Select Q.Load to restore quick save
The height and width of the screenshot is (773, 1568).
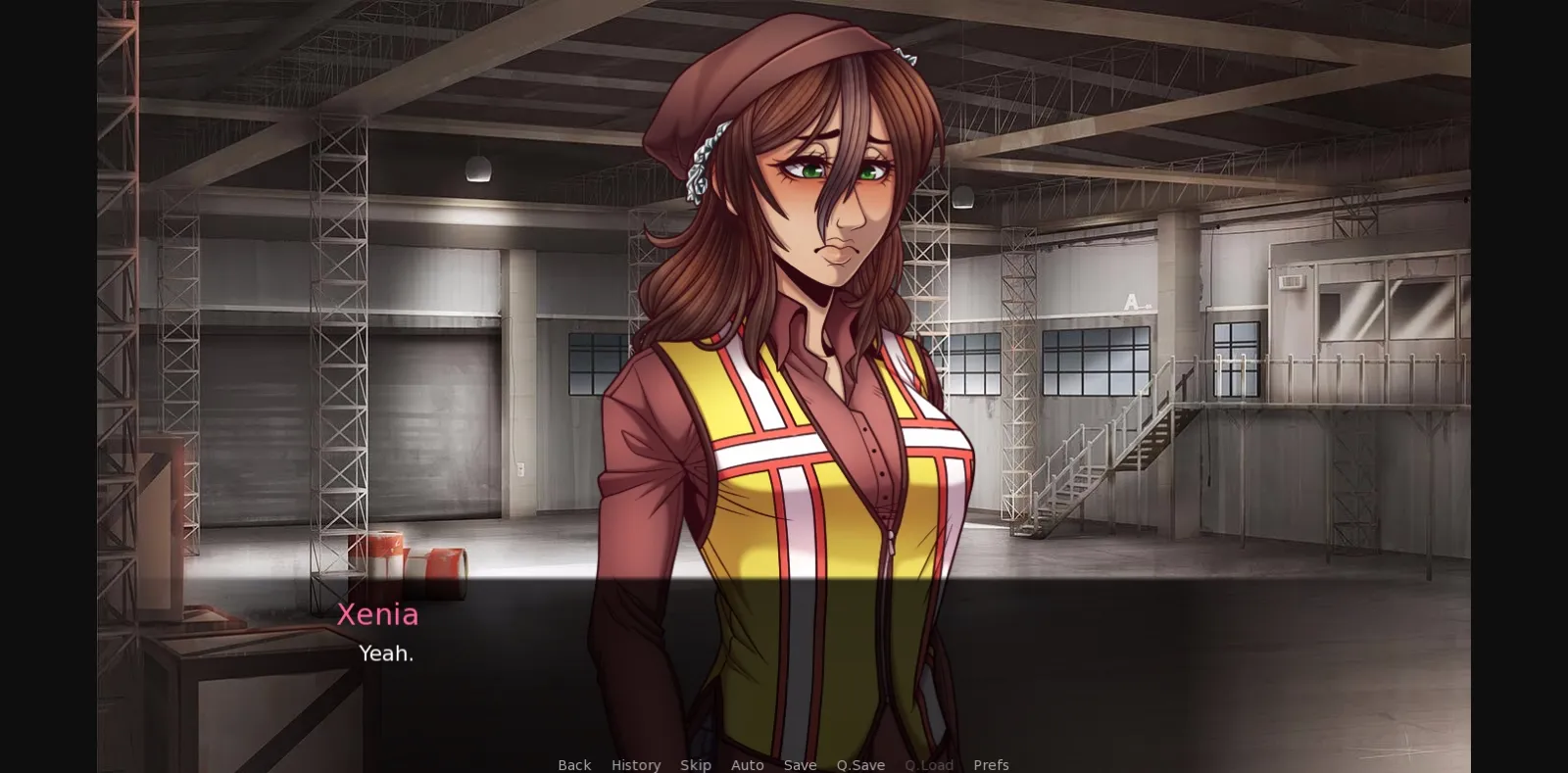click(928, 764)
